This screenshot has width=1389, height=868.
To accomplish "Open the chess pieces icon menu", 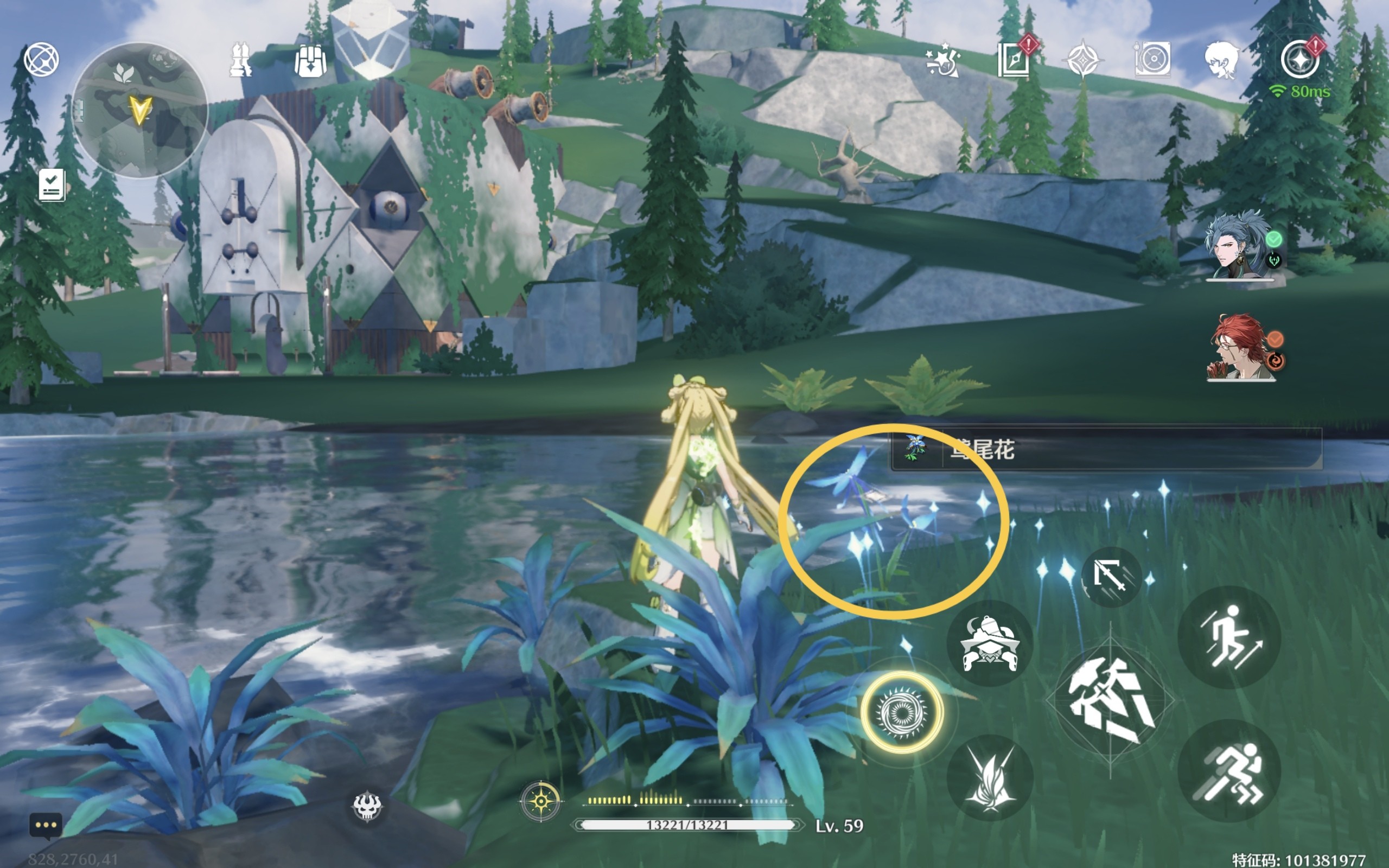I will [x=240, y=60].
